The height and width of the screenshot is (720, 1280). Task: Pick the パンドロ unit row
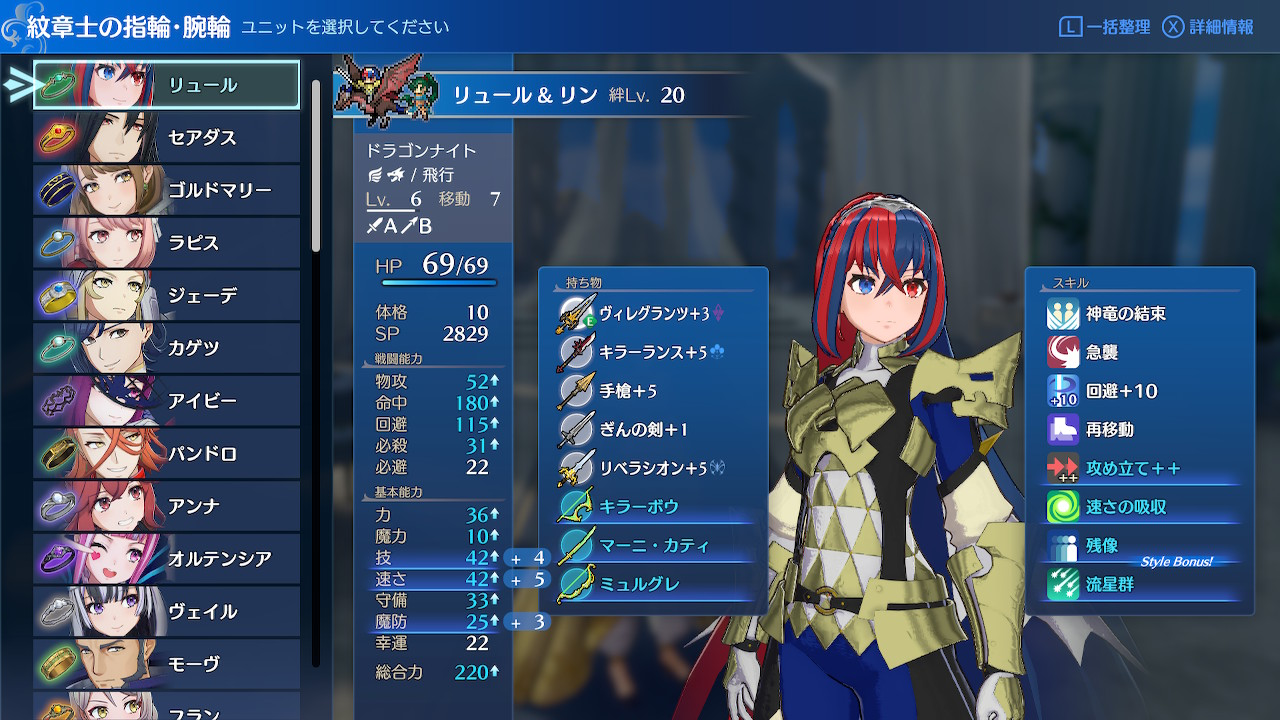(x=167, y=454)
